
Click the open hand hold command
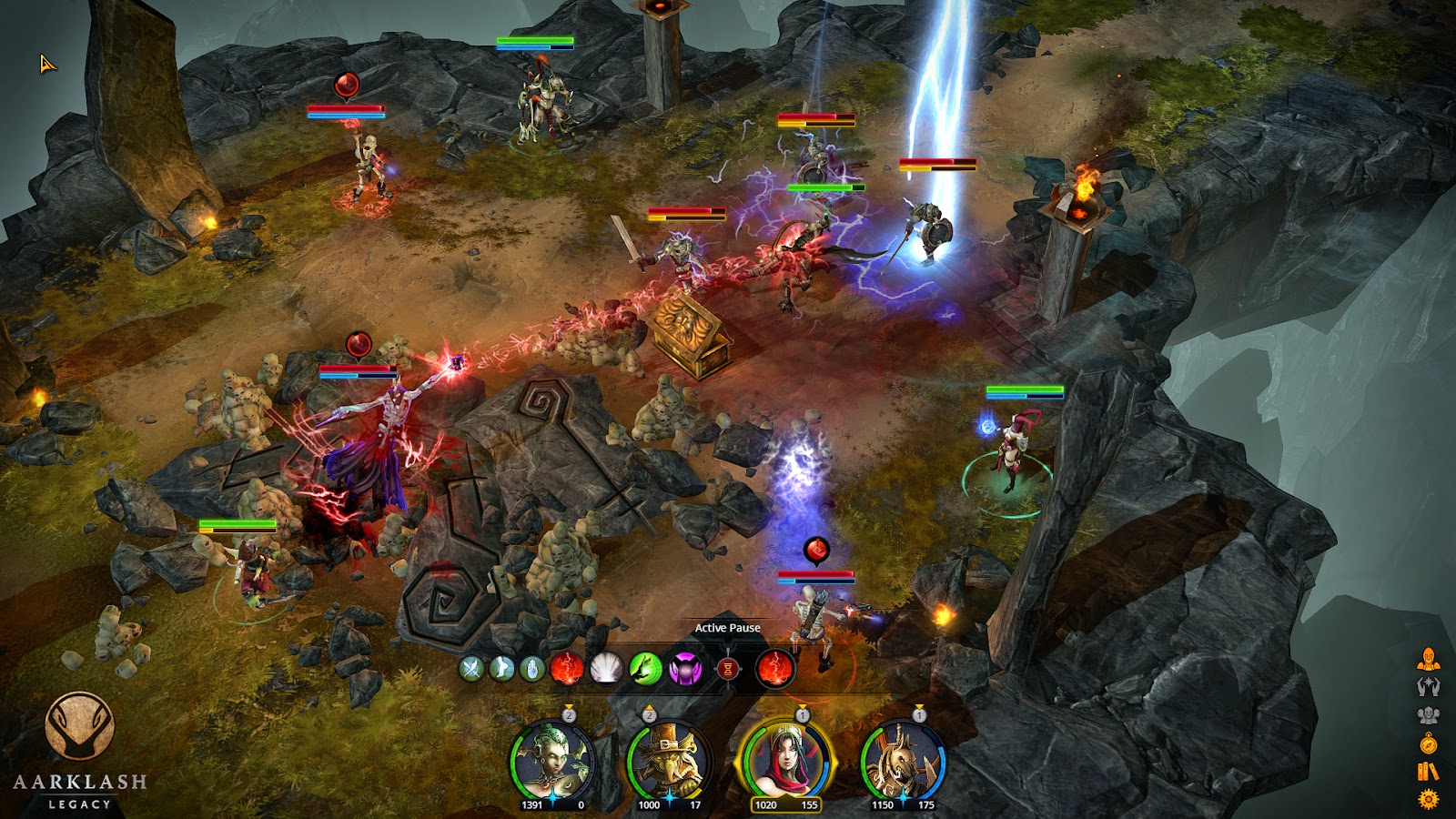(x=531, y=670)
